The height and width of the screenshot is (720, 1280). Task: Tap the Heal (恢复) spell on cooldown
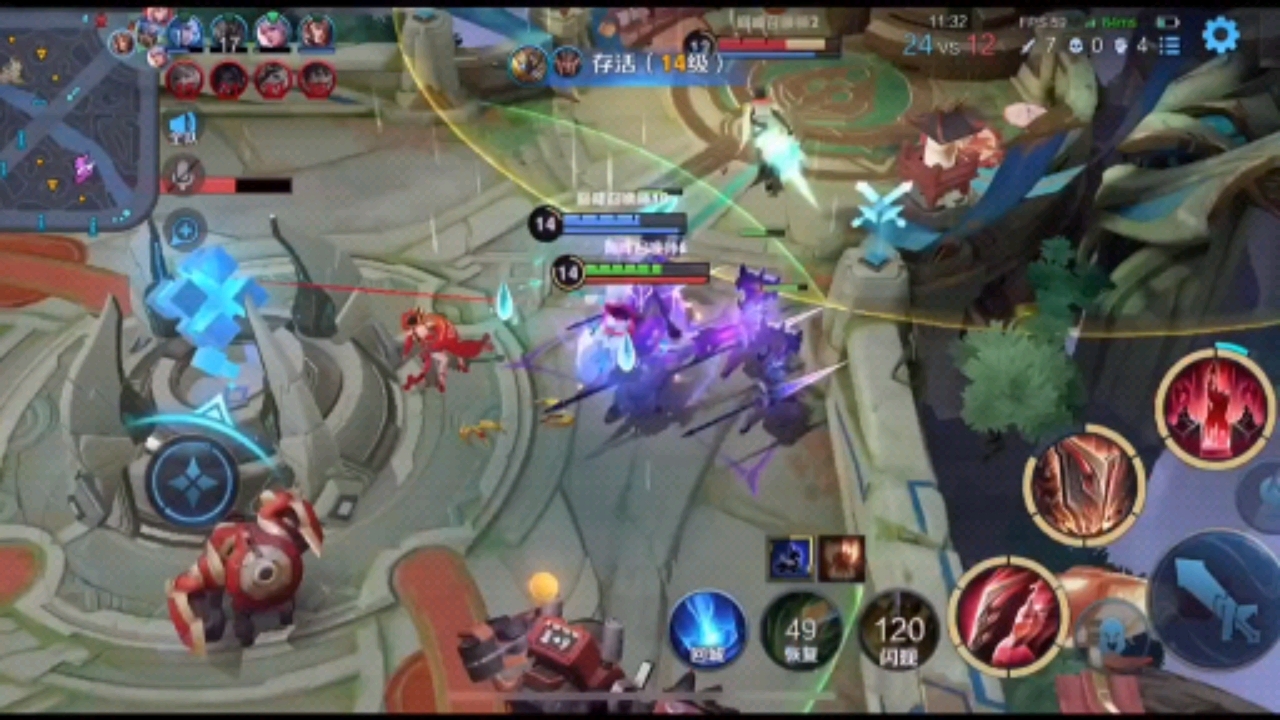[x=800, y=630]
